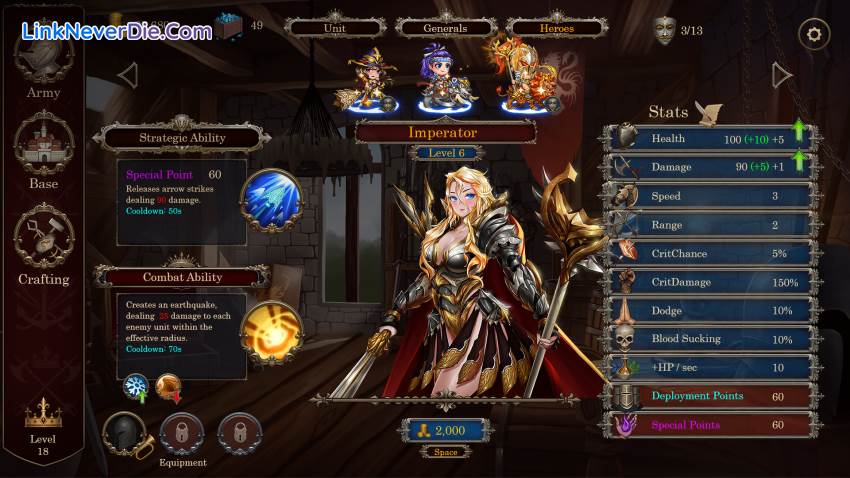Upgrade Damage with the green arrow

click(798, 160)
